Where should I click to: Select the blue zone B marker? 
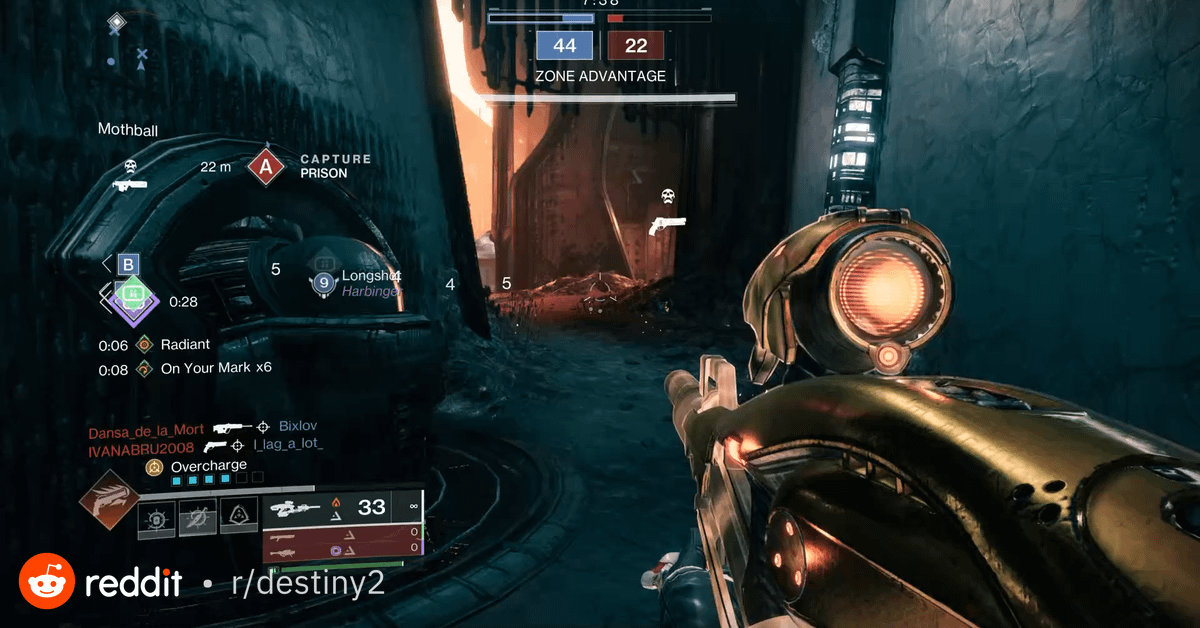pyautogui.click(x=128, y=265)
